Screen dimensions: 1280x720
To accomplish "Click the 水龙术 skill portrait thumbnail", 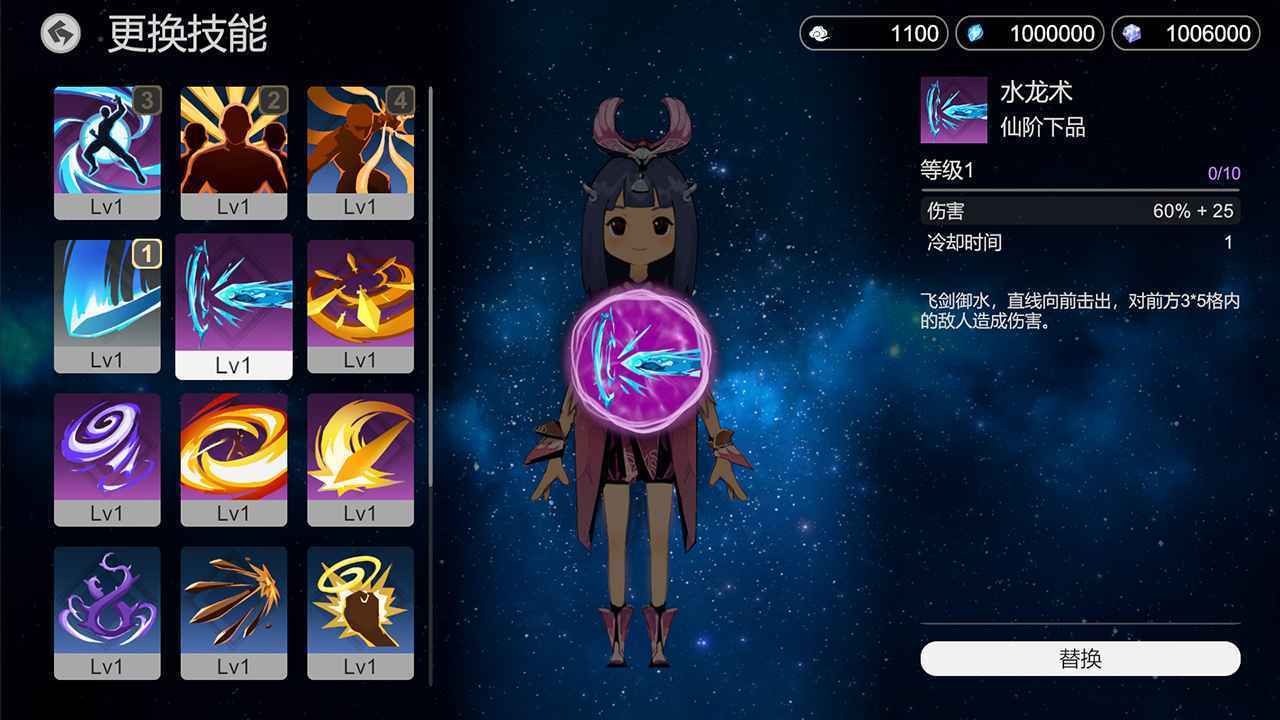I will pyautogui.click(x=953, y=110).
